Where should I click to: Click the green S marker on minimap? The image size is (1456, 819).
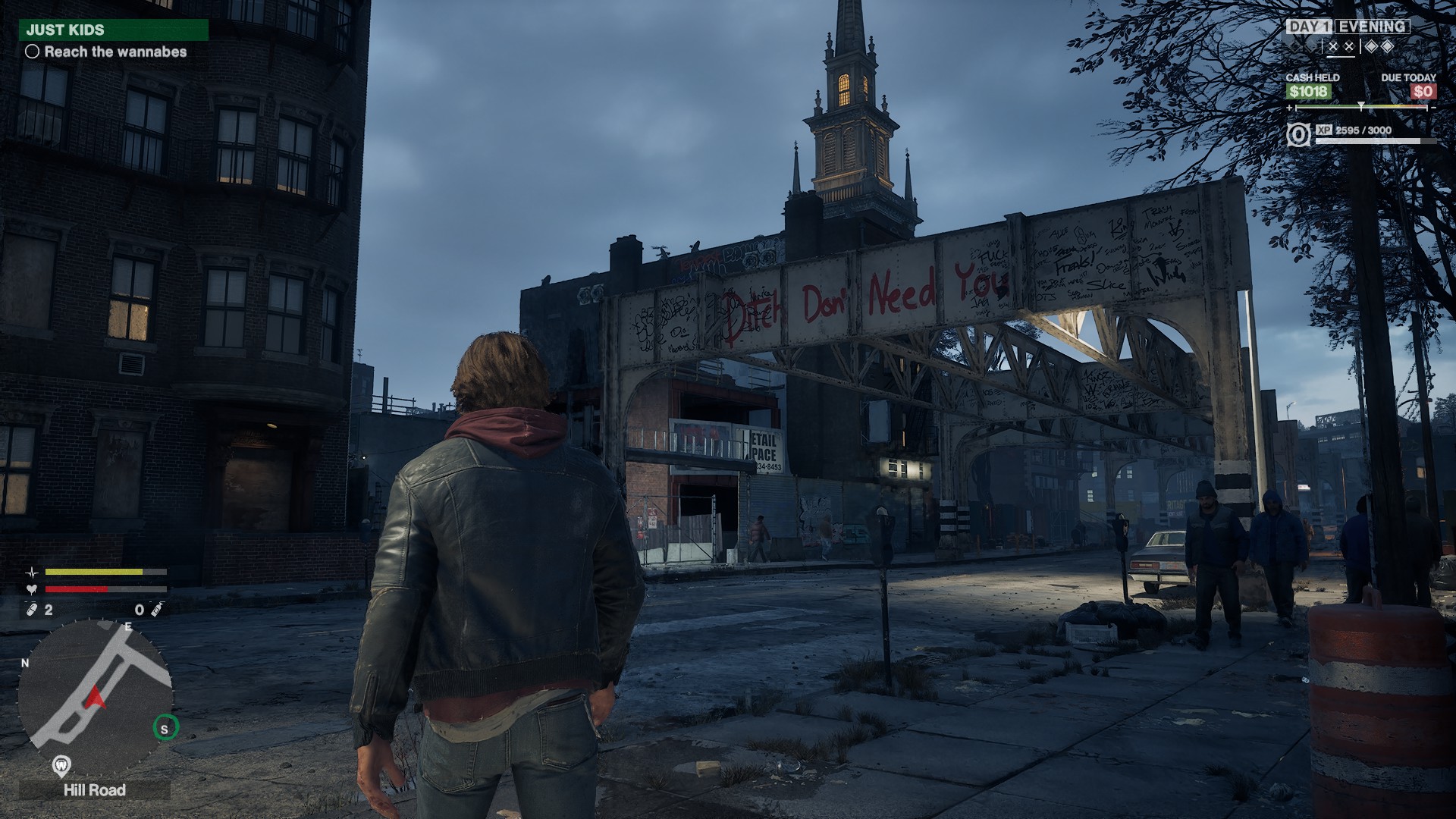[x=165, y=729]
